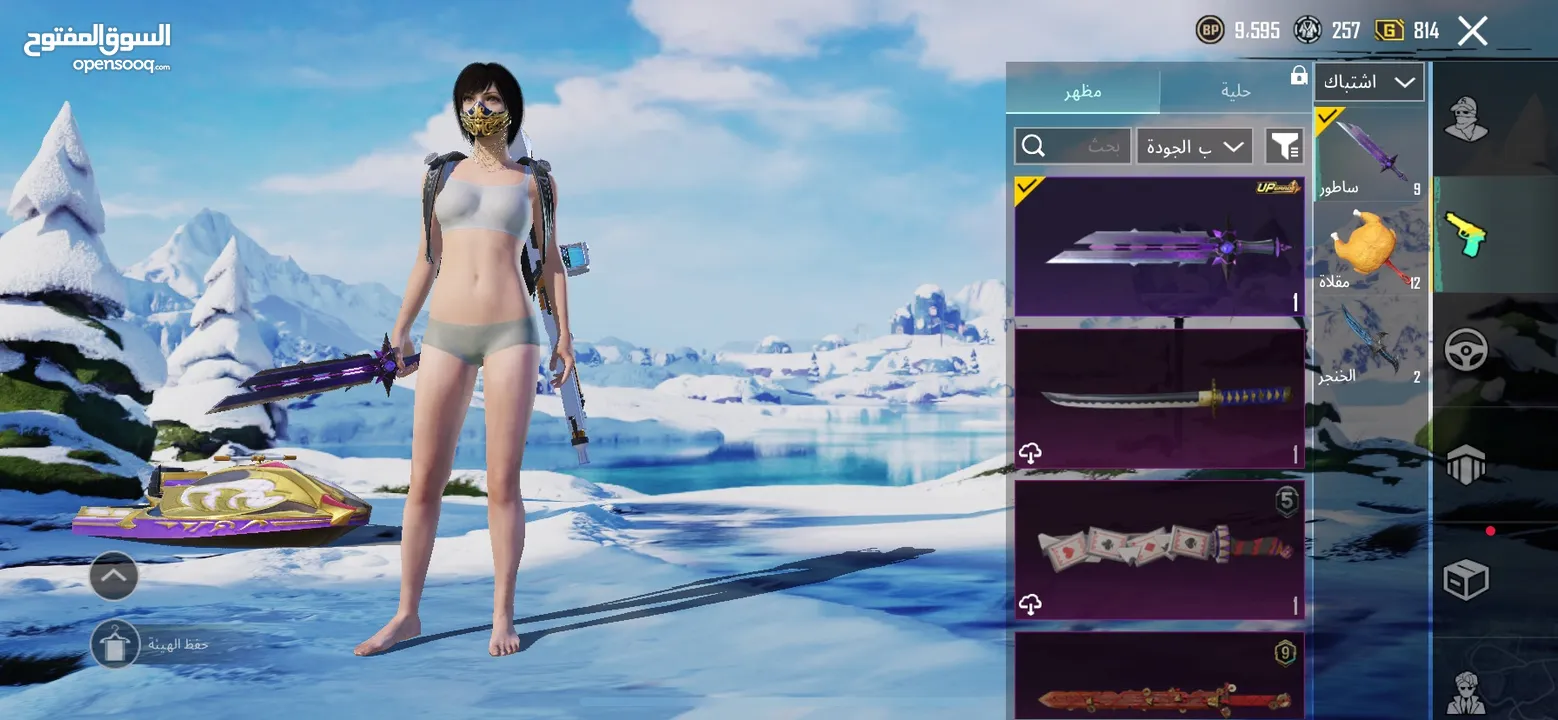Open the quality sort dropdown
The image size is (1558, 720).
[x=1194, y=147]
